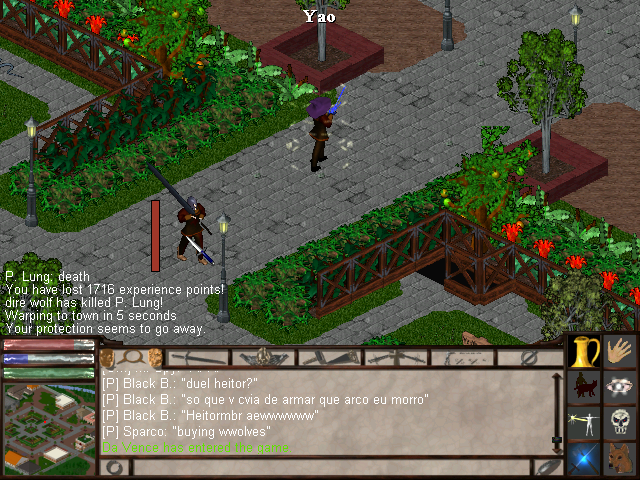The height and width of the screenshot is (480, 640).
Task: Select the sword slot in the top bar
Action: 198,357
